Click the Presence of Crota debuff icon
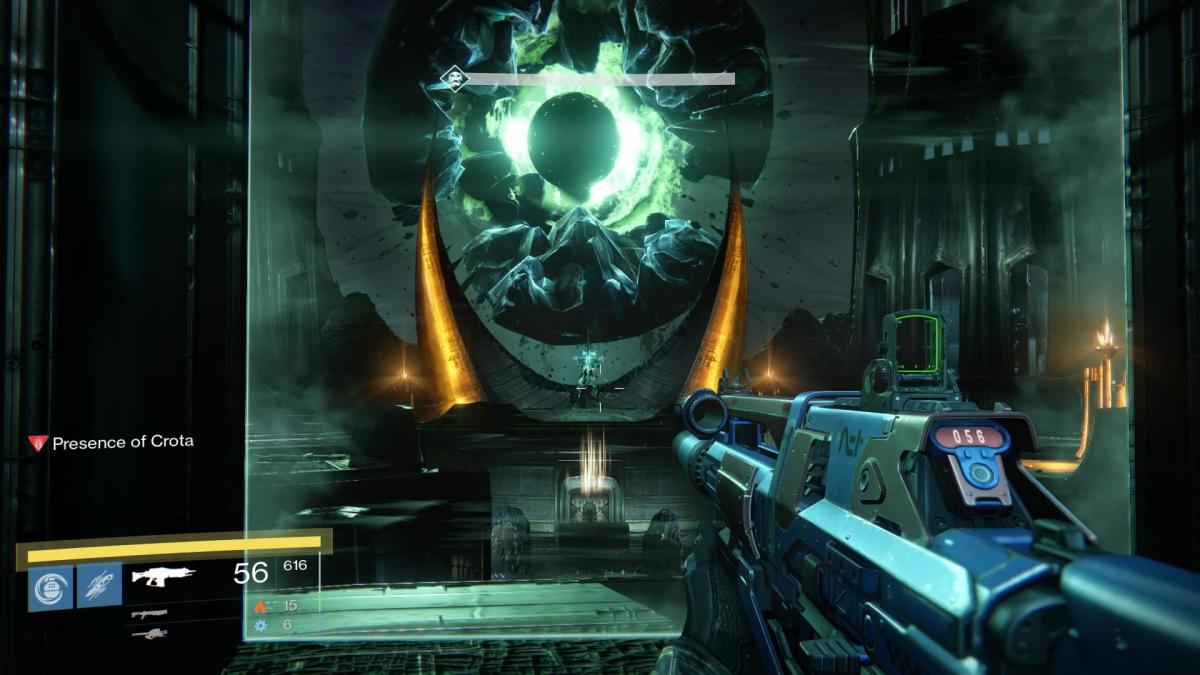The image size is (1200, 675). 38,442
